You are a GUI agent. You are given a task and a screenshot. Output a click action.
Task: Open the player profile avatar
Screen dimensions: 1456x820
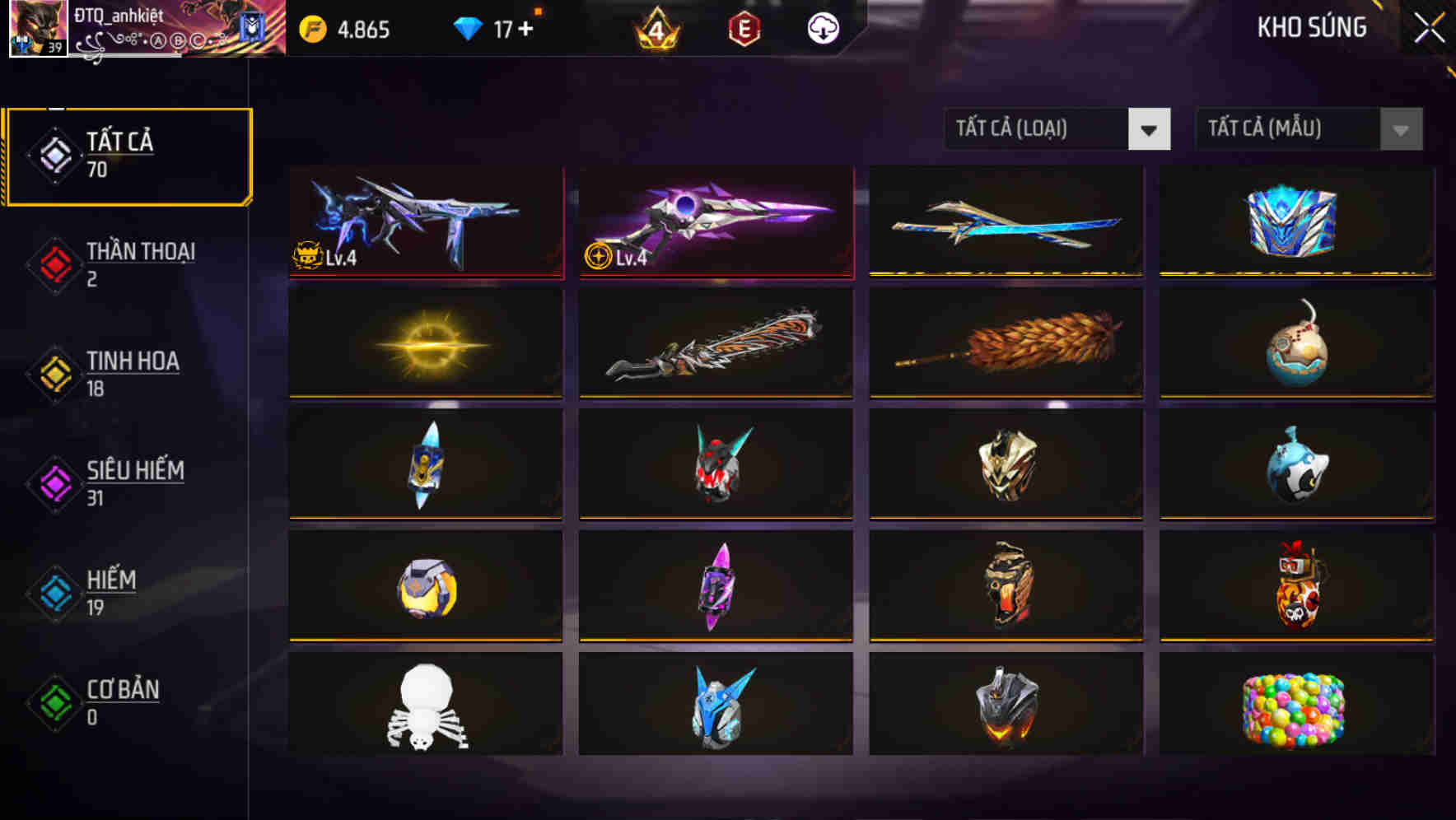(36, 27)
